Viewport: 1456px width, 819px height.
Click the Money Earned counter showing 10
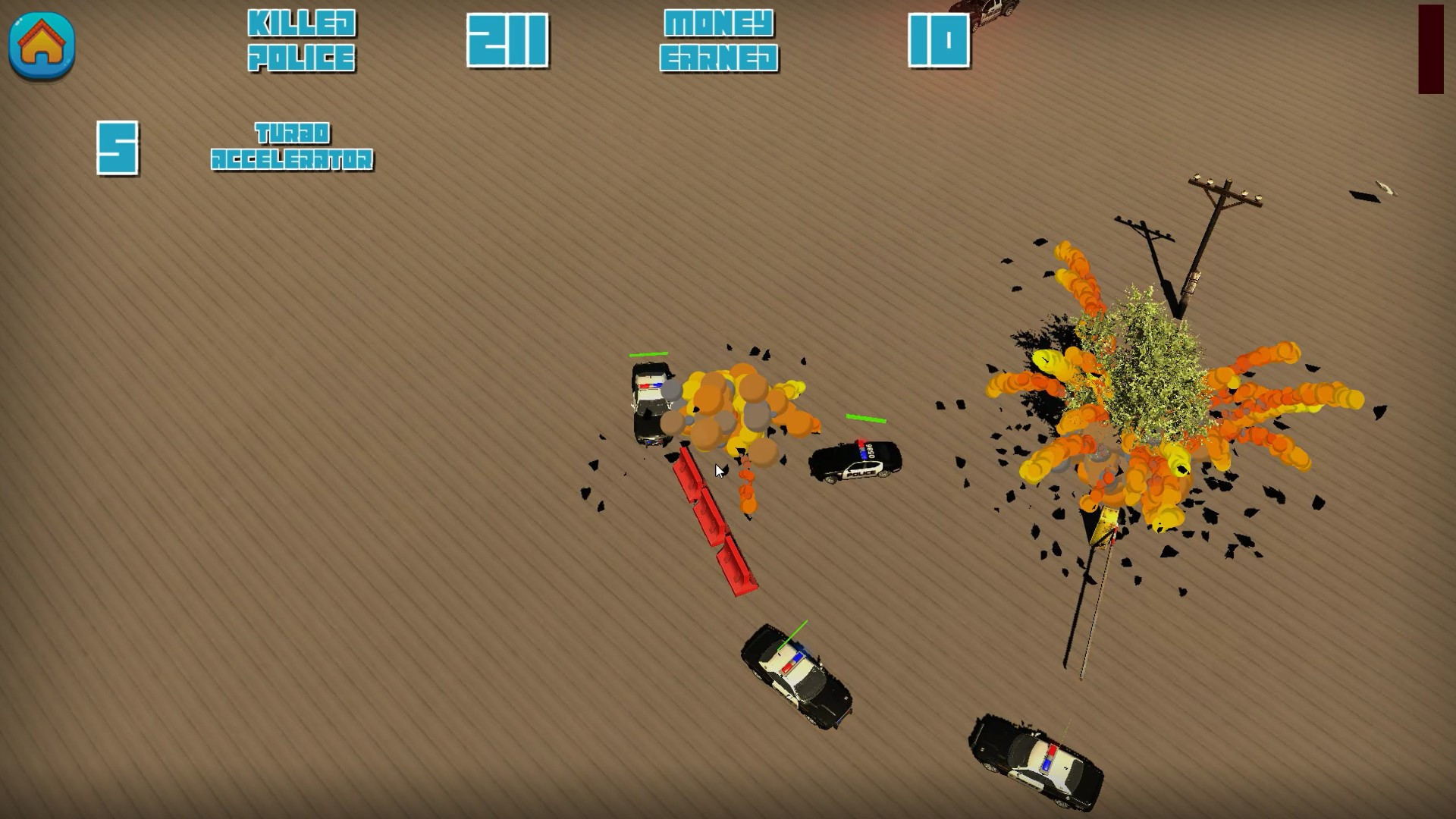pos(938,42)
